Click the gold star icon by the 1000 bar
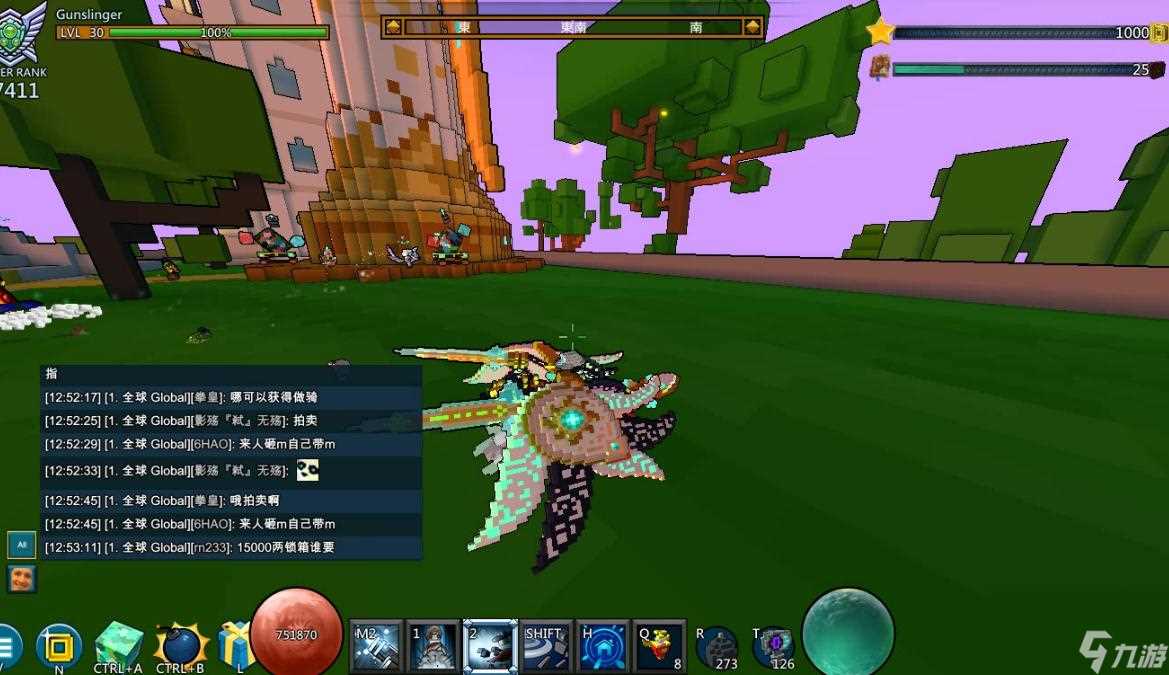1169x675 pixels. click(x=880, y=32)
